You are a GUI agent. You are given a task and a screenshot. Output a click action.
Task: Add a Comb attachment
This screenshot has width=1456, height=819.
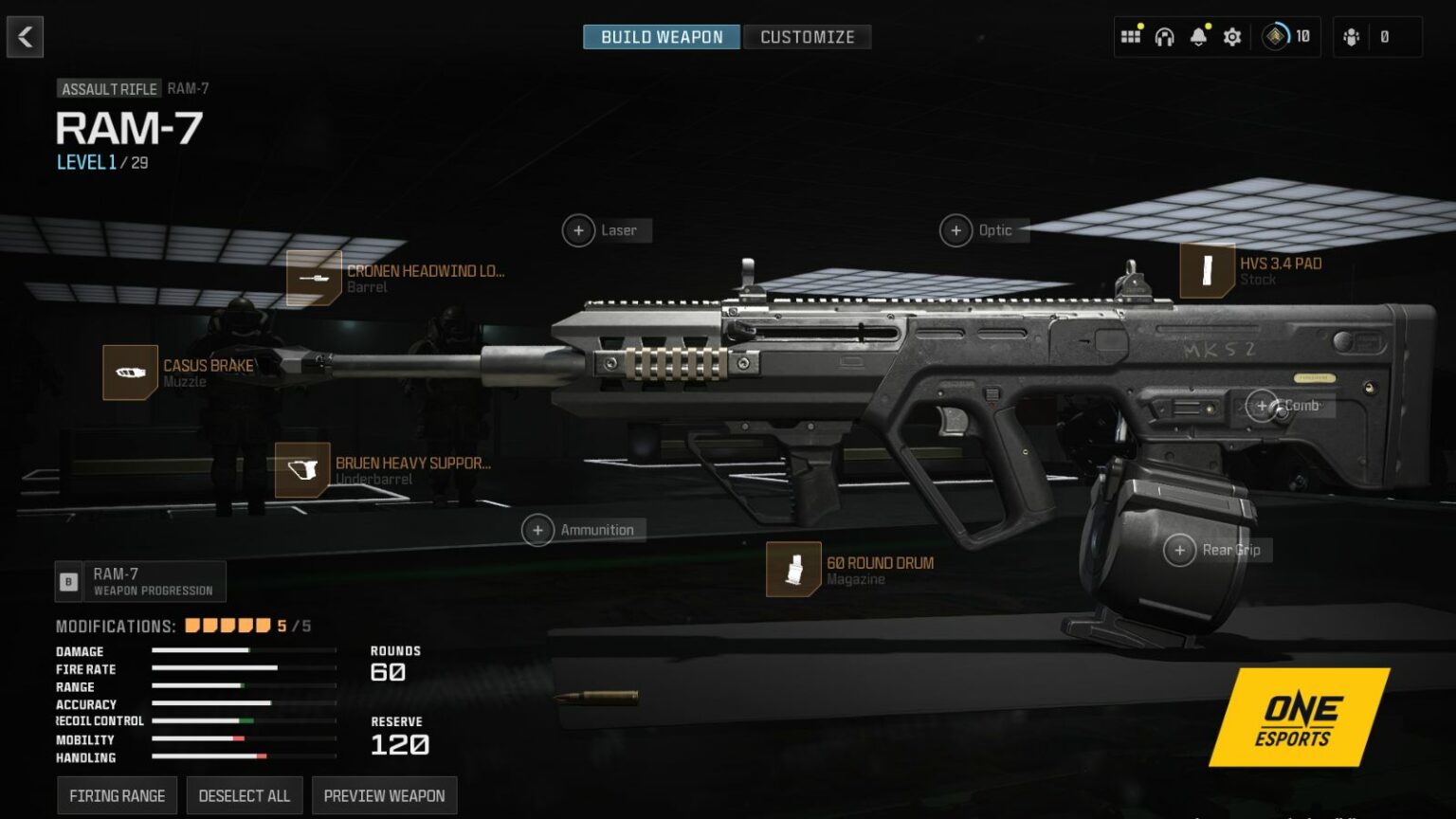[1262, 406]
